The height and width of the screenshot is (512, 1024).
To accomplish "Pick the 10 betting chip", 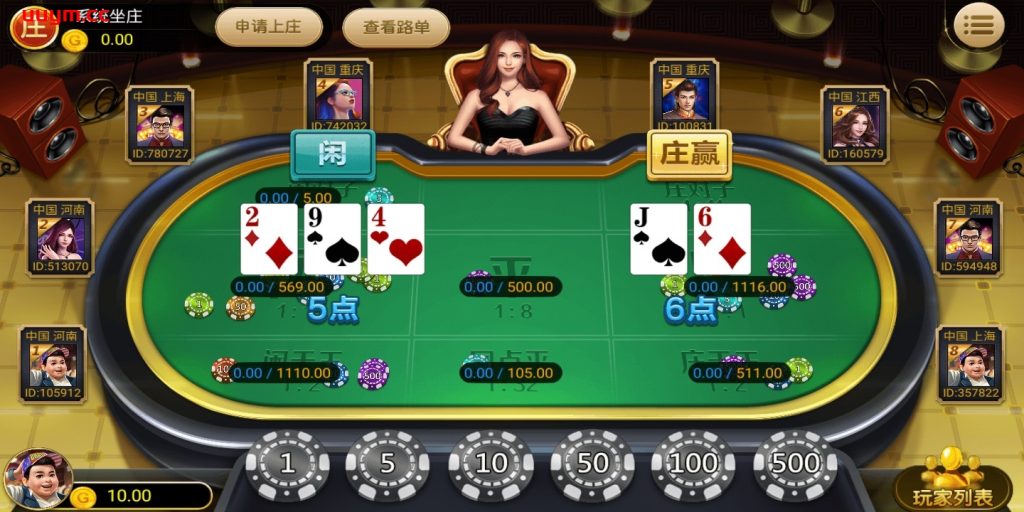I will tap(490, 464).
